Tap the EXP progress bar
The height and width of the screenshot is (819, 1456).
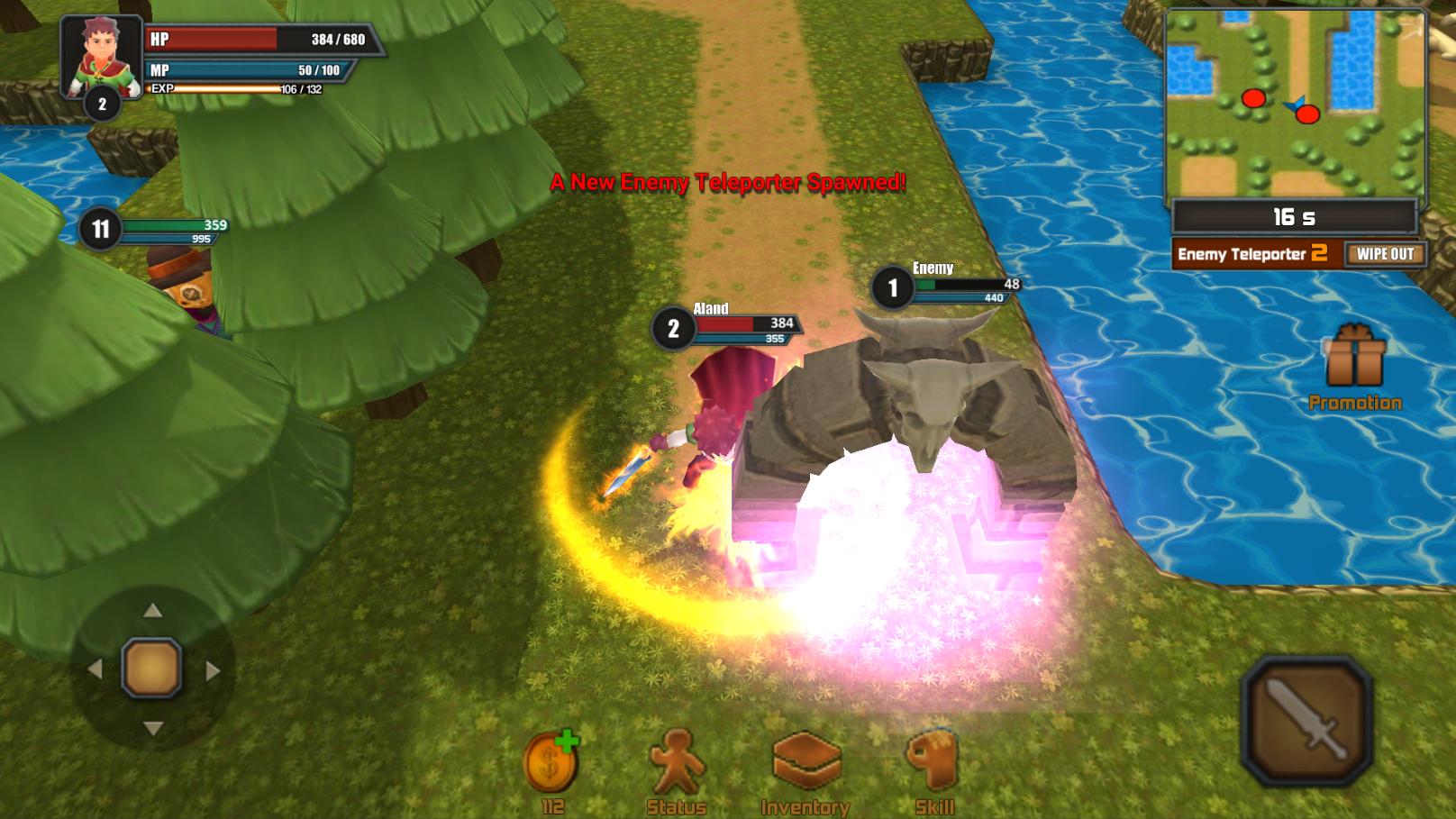click(x=221, y=89)
